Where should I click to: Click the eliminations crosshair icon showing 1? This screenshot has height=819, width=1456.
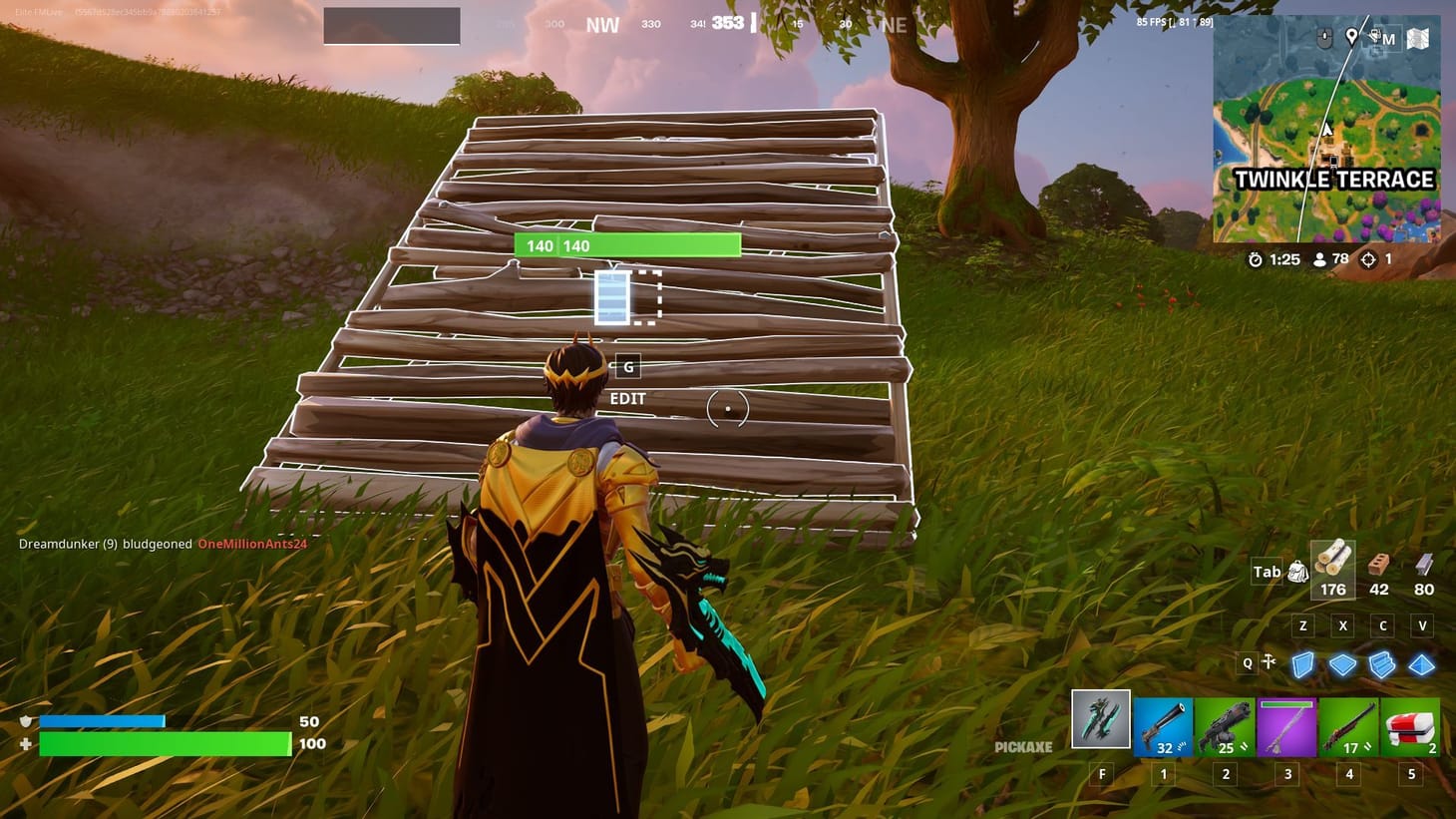click(x=1366, y=259)
